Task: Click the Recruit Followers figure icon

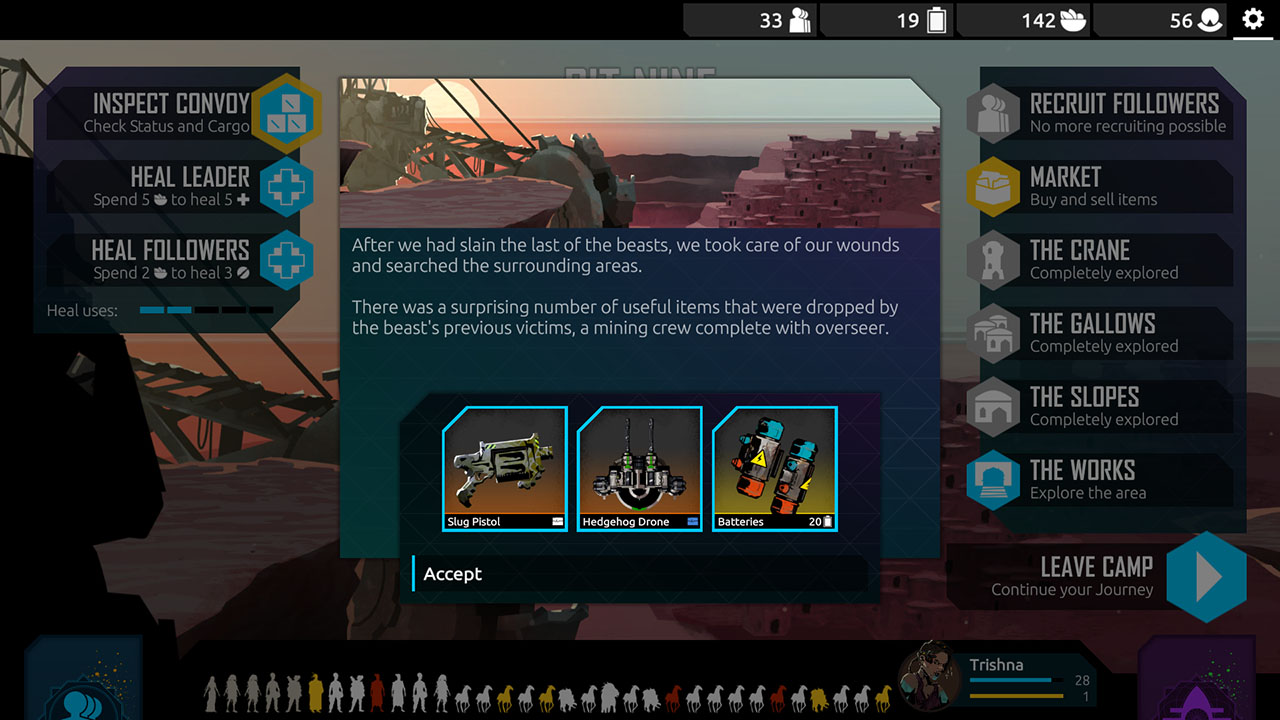Action: click(x=993, y=112)
